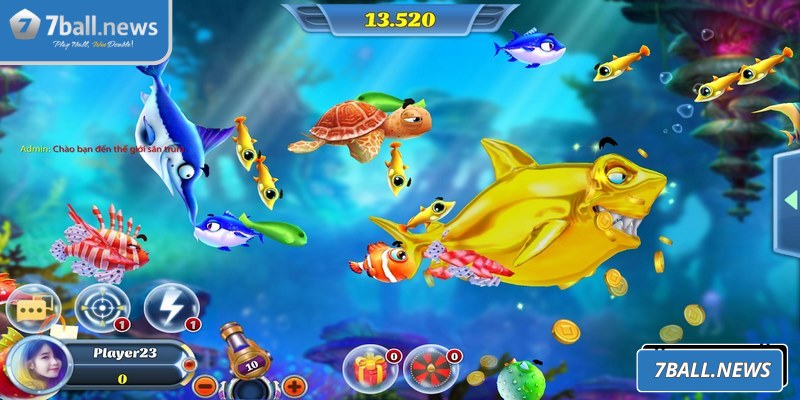Activate the target lock skill bubble

(x=102, y=307)
